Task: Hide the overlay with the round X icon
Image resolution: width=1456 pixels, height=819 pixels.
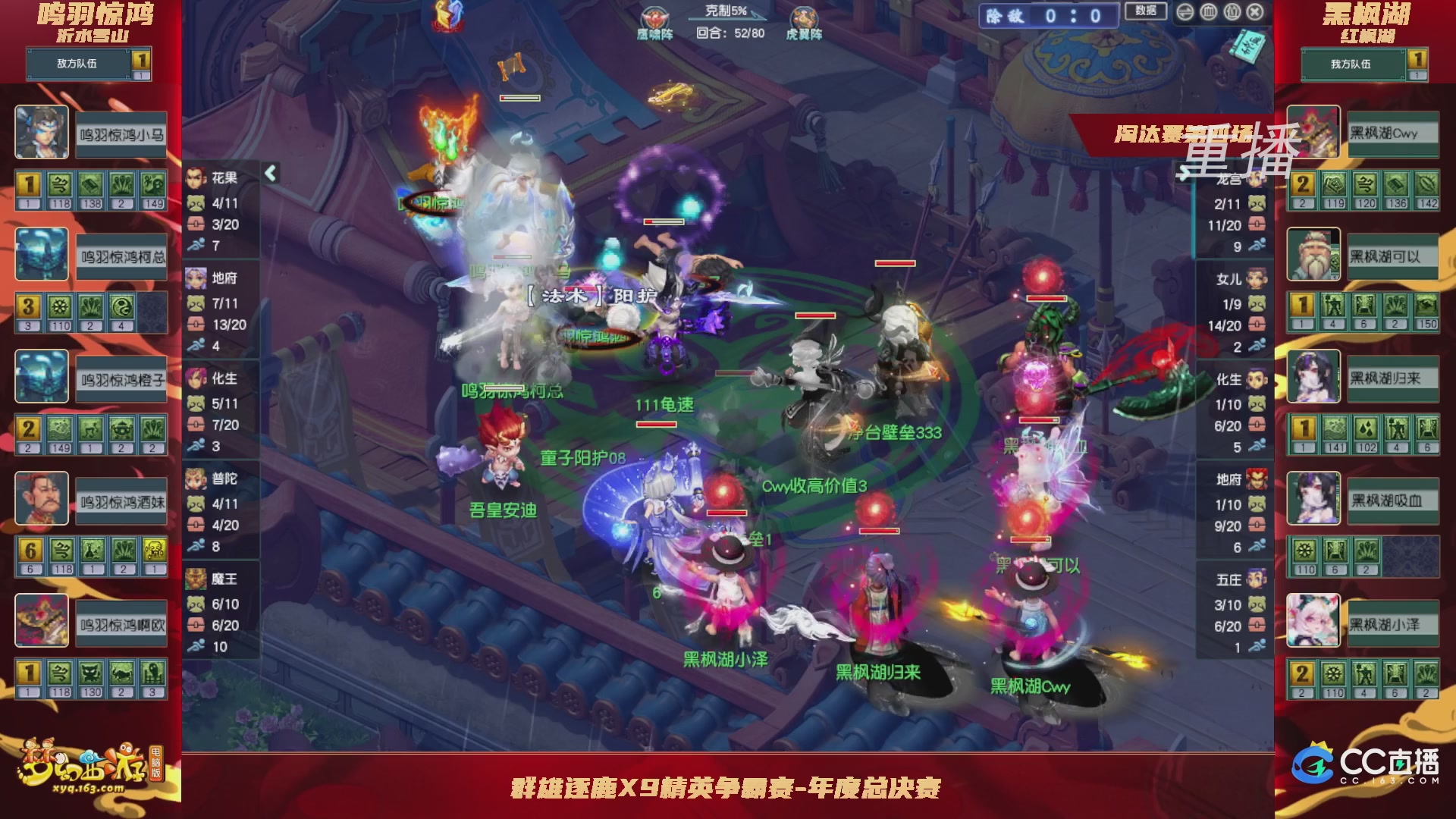Action: tap(1254, 12)
